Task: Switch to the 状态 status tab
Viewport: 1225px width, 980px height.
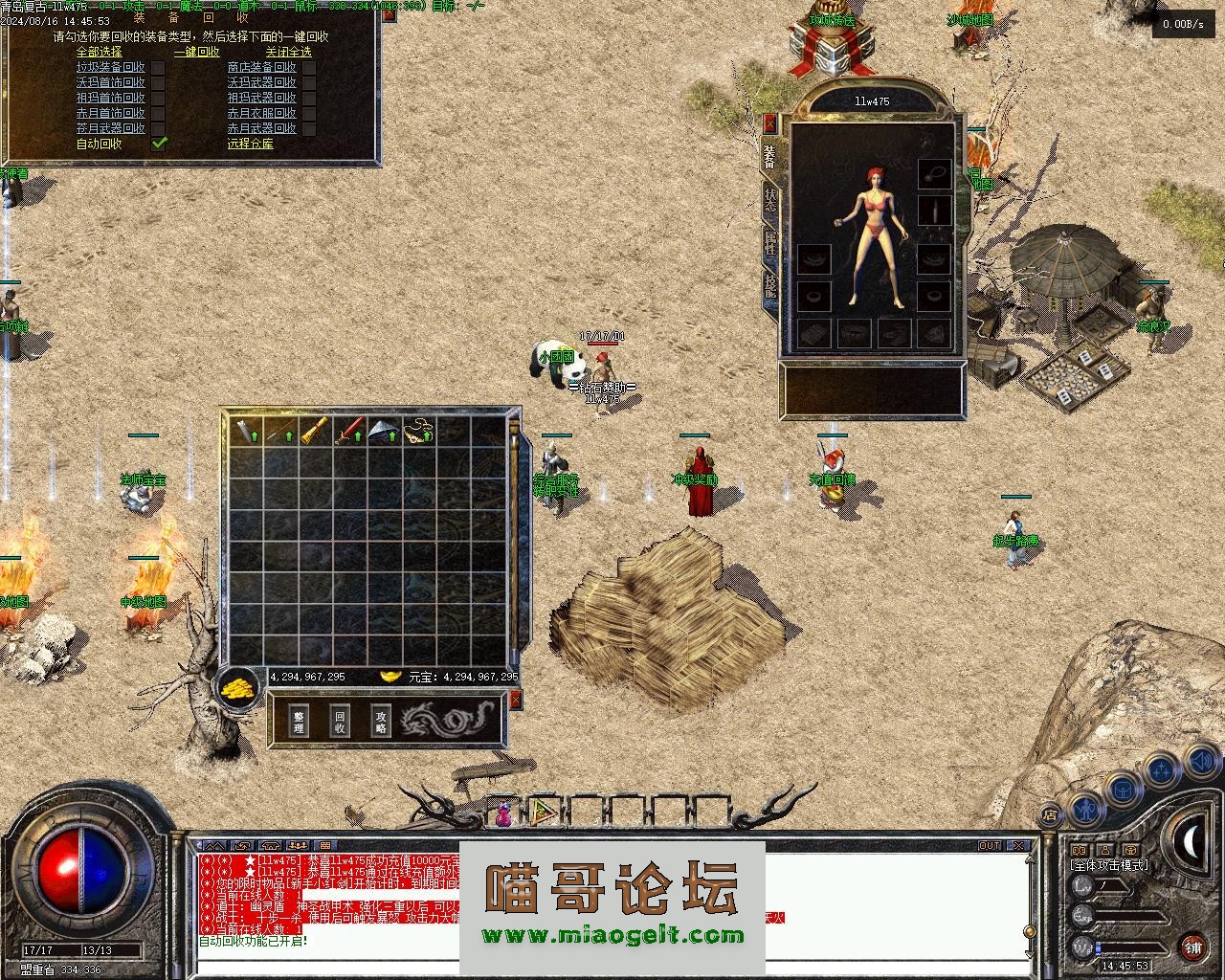Action: tap(770, 199)
